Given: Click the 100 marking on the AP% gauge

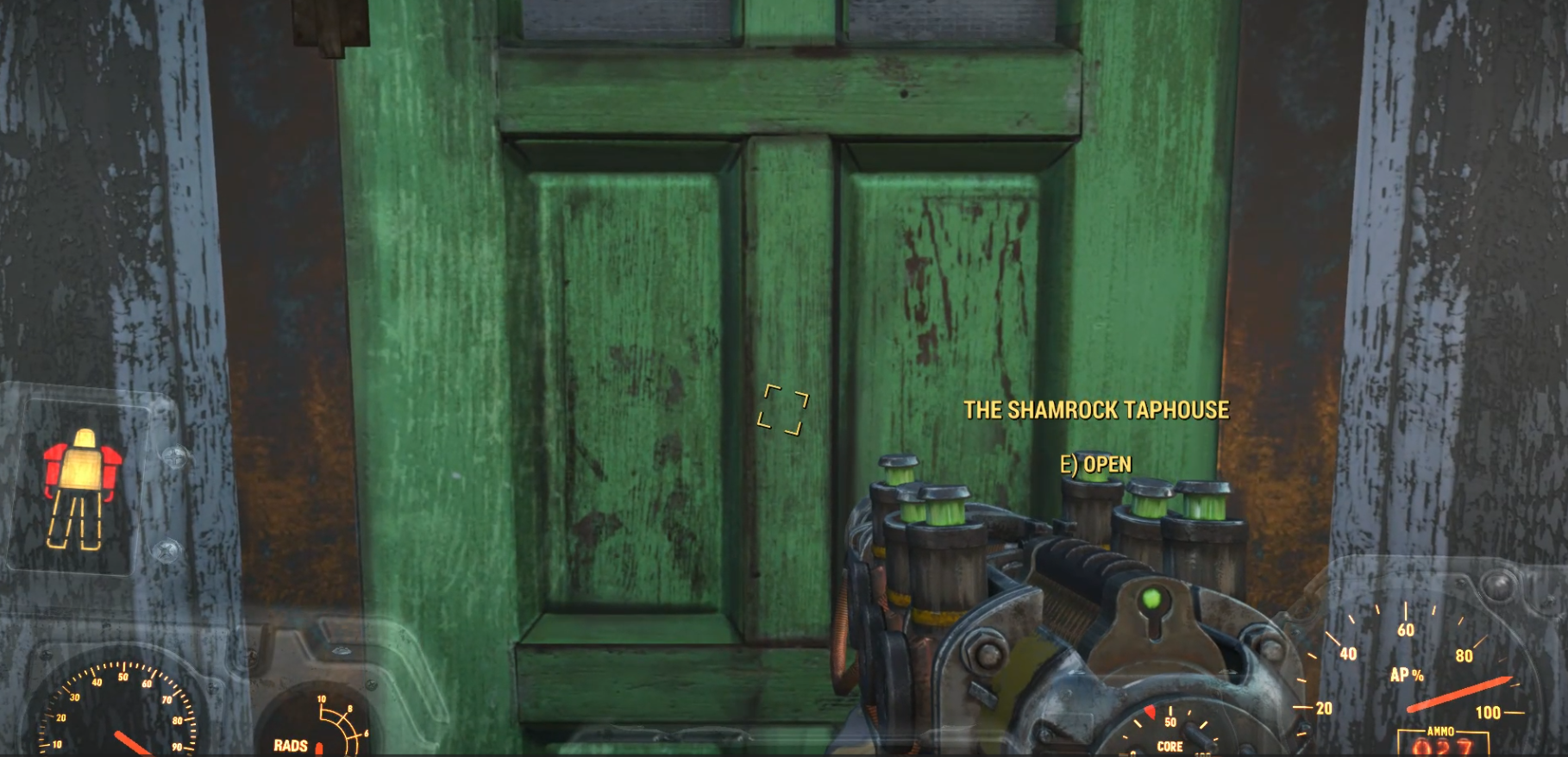Looking at the screenshot, I should point(1489,713).
